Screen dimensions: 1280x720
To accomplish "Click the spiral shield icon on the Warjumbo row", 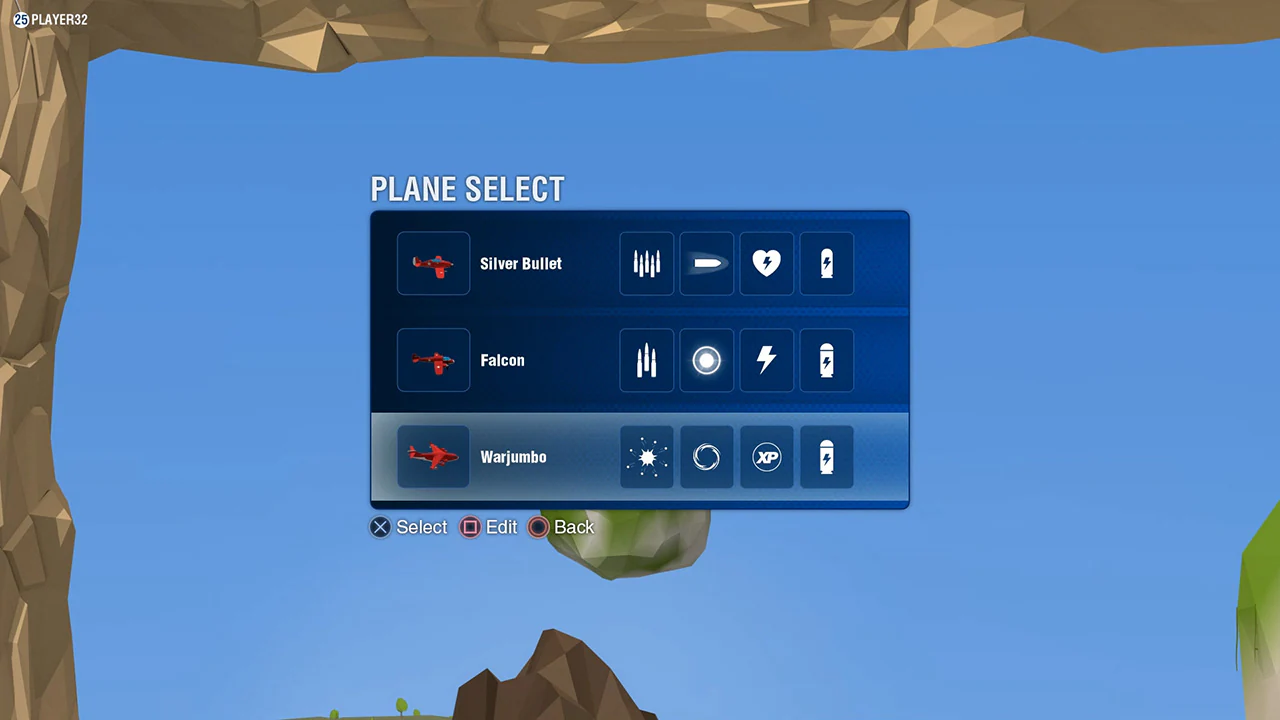I will click(706, 457).
